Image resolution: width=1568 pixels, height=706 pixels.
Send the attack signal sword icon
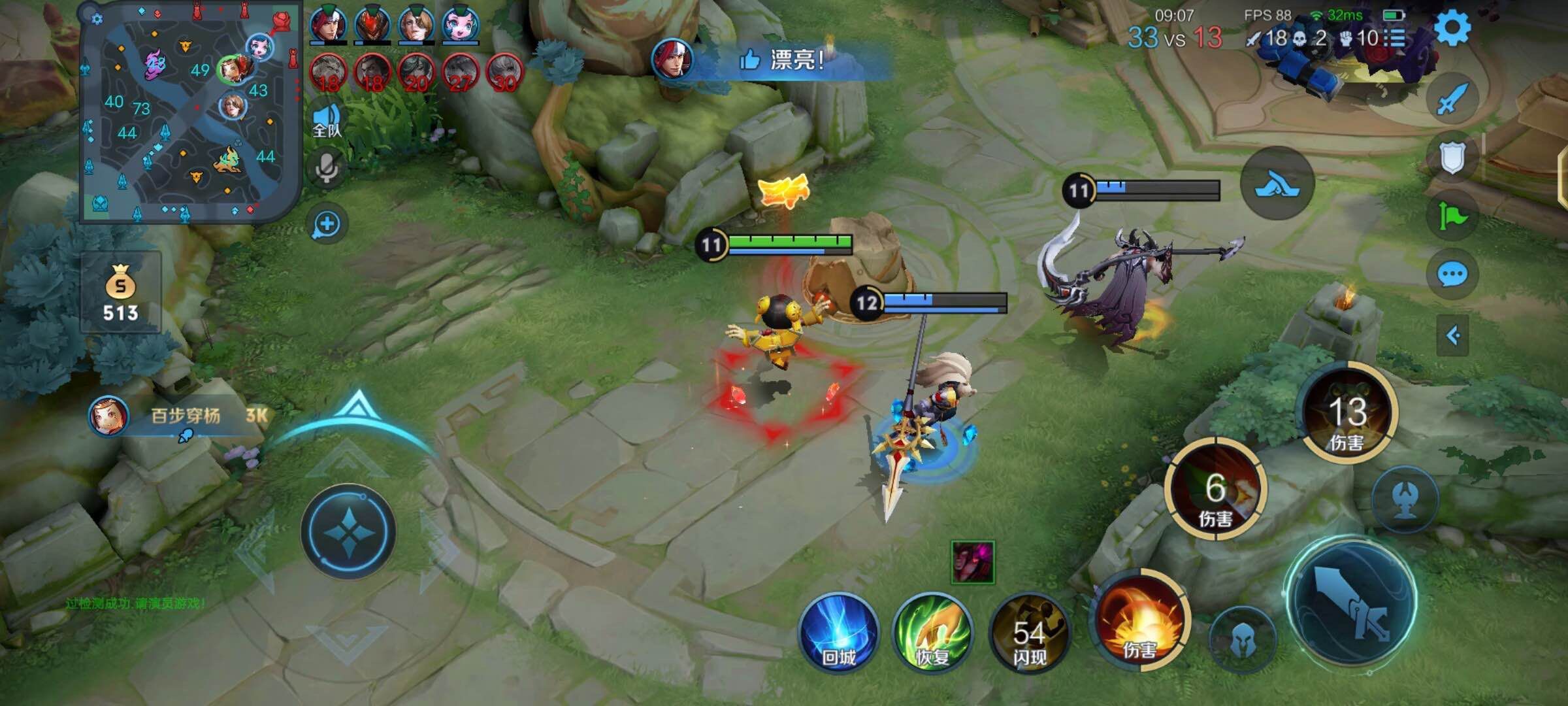point(1450,99)
